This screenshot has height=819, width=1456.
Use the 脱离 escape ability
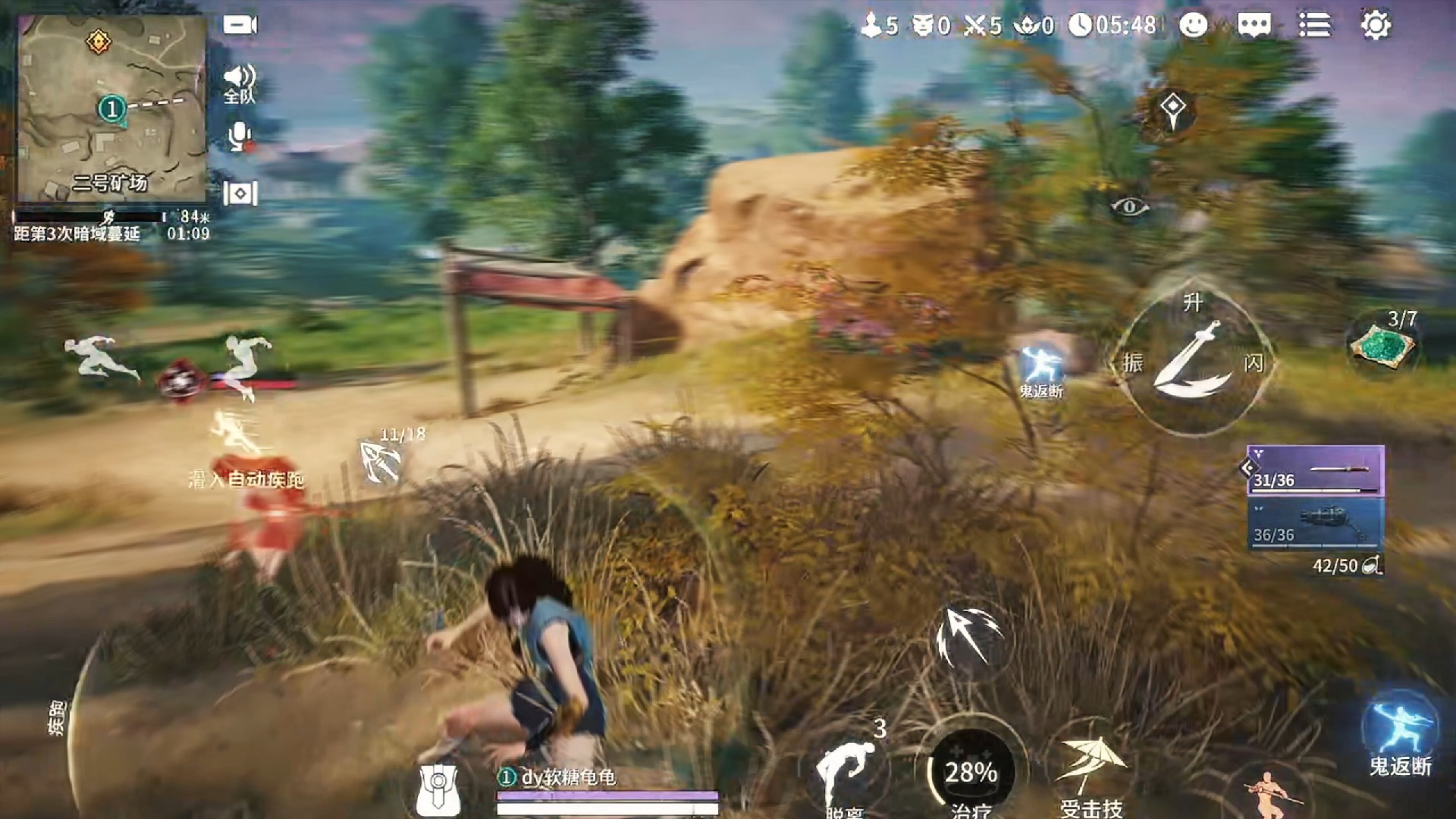tap(846, 773)
